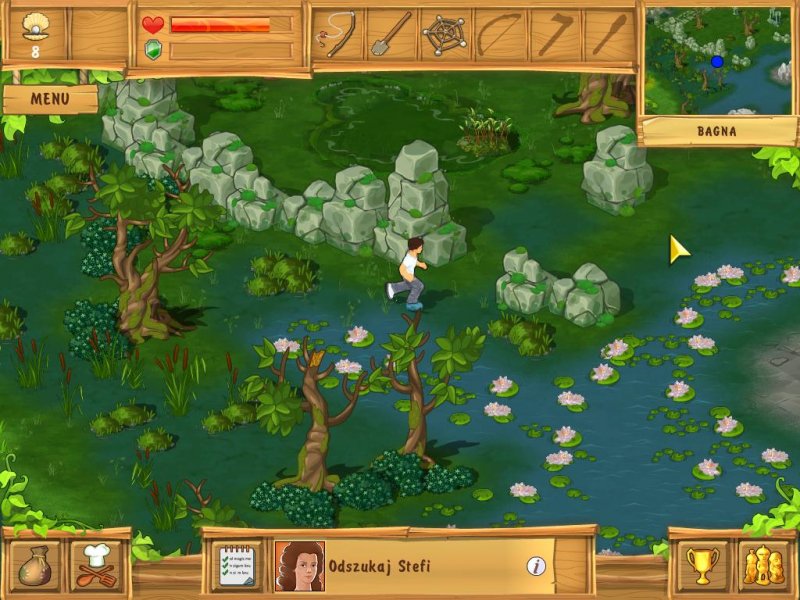Viewport: 800px width, 600px height.
Task: Show info for Odszukaj Stefi quest
Action: (536, 566)
